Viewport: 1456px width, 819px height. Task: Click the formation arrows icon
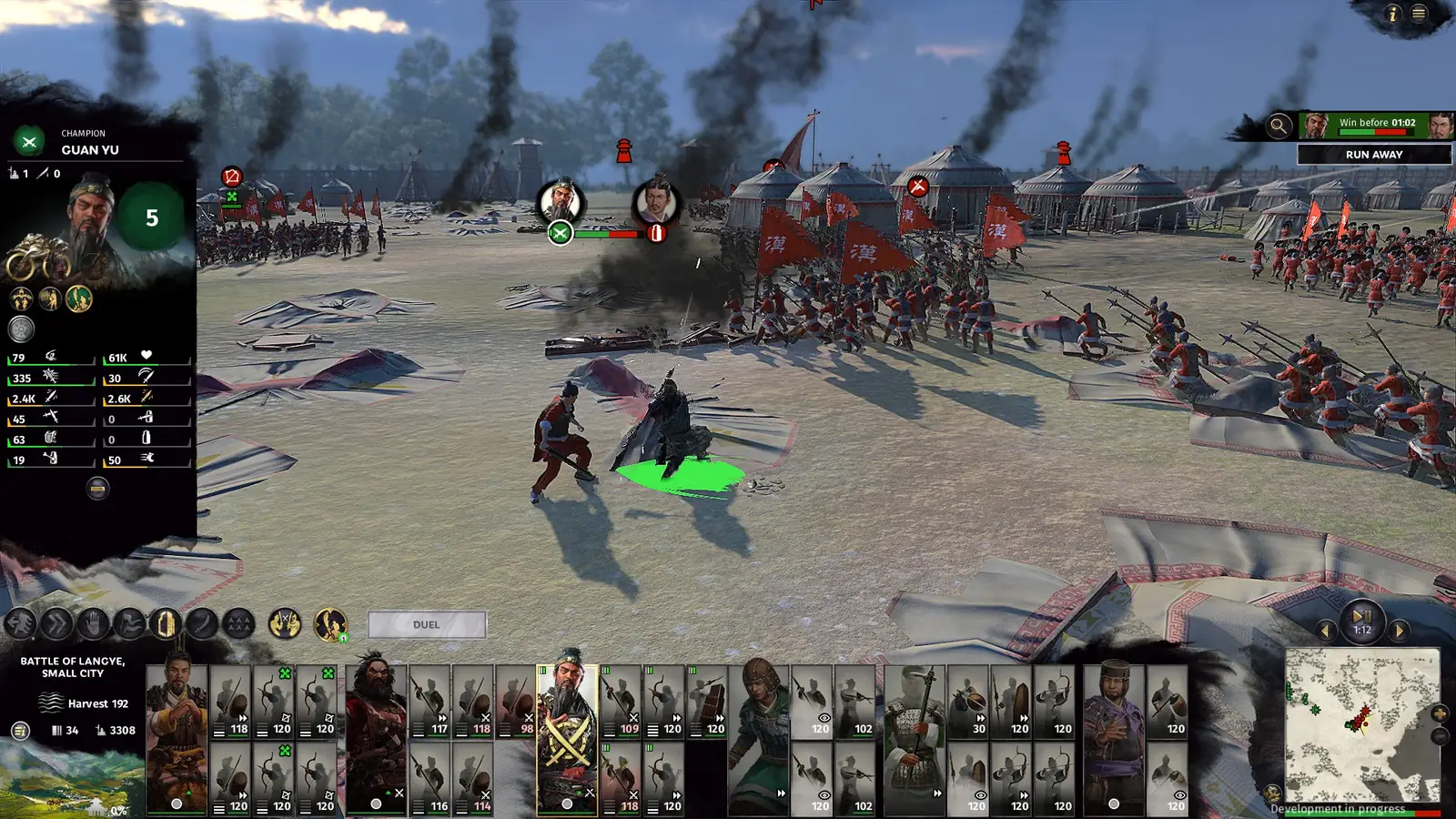pyautogui.click(x=238, y=625)
